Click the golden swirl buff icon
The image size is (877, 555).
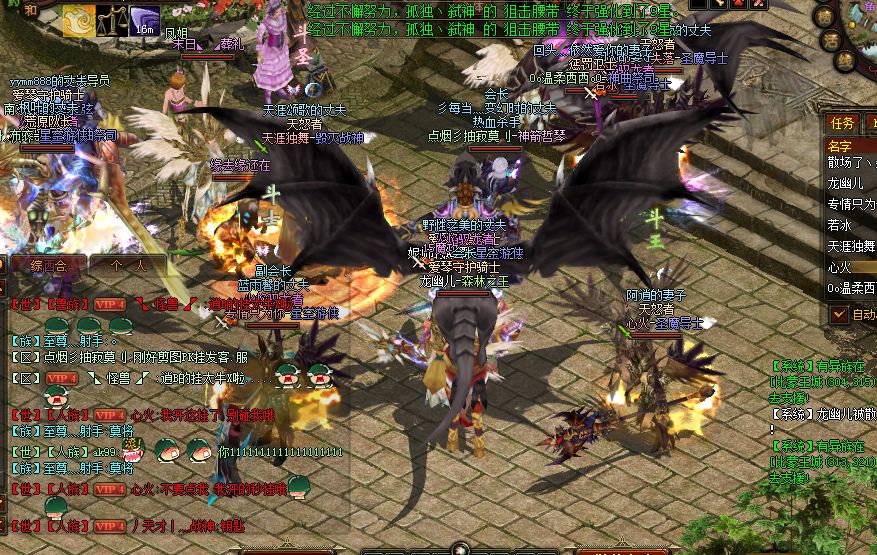click(79, 20)
